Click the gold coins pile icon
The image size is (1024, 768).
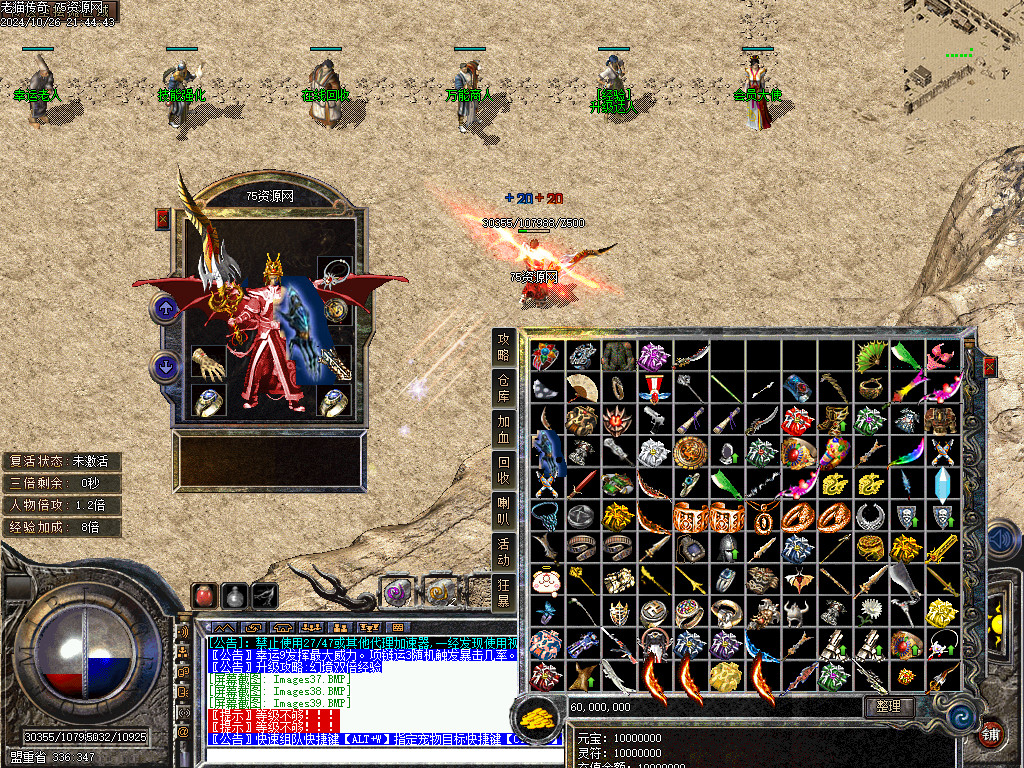[534, 716]
